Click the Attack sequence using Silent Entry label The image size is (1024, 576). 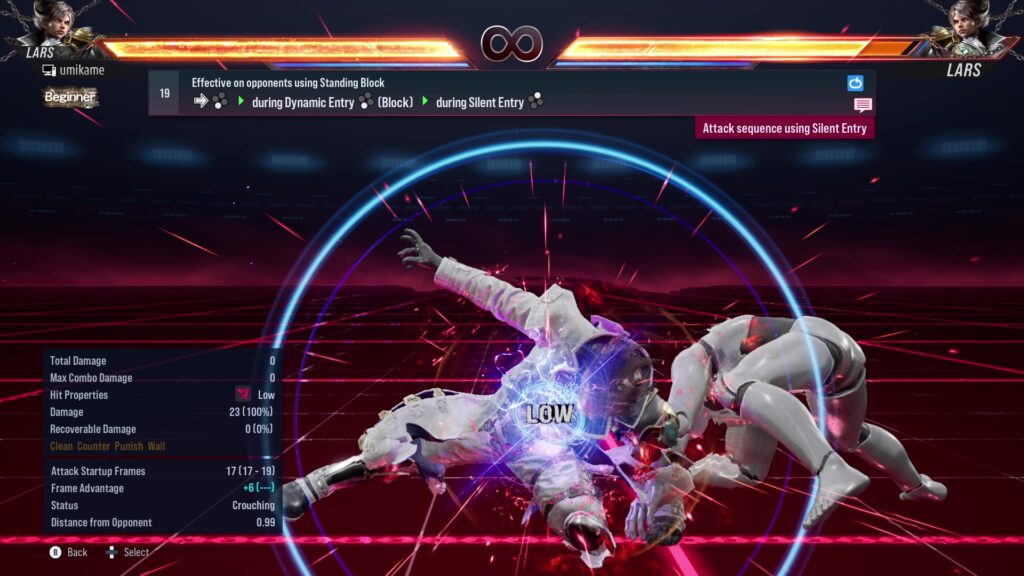click(x=785, y=128)
